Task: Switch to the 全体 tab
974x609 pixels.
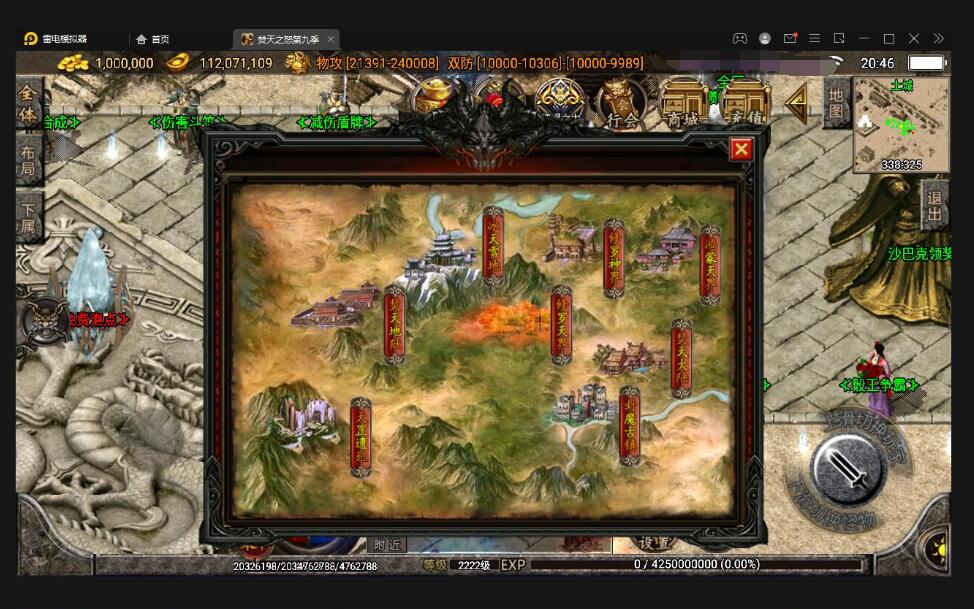Action: point(29,103)
